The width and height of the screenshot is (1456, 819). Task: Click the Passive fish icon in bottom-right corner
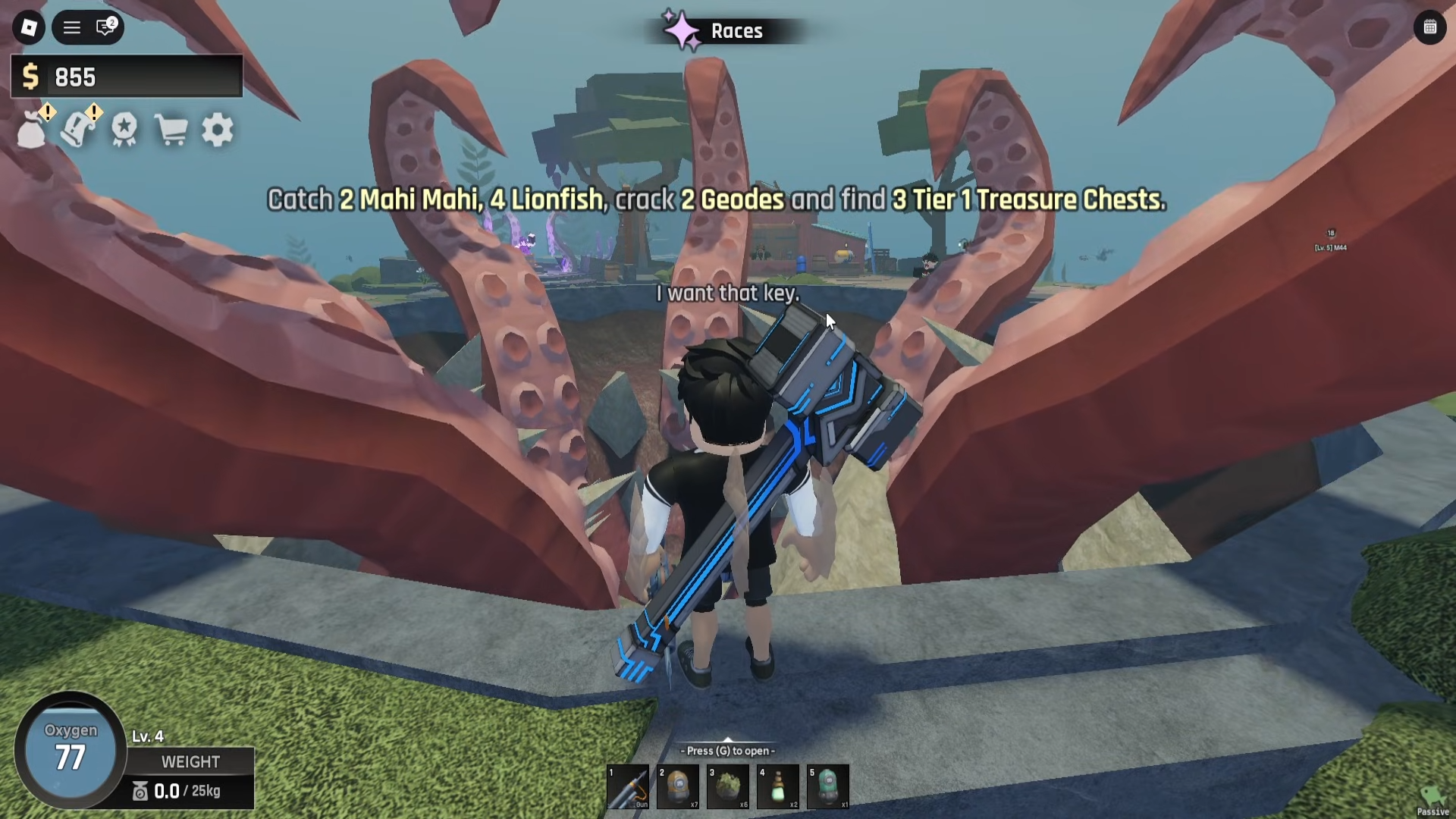coord(1432,799)
